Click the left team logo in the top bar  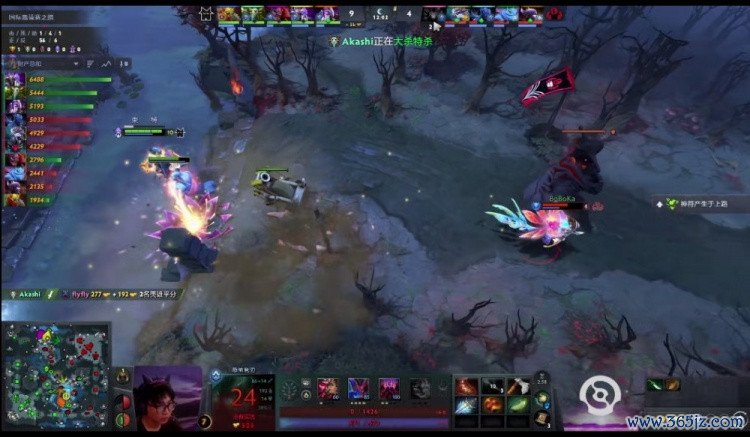pos(205,14)
